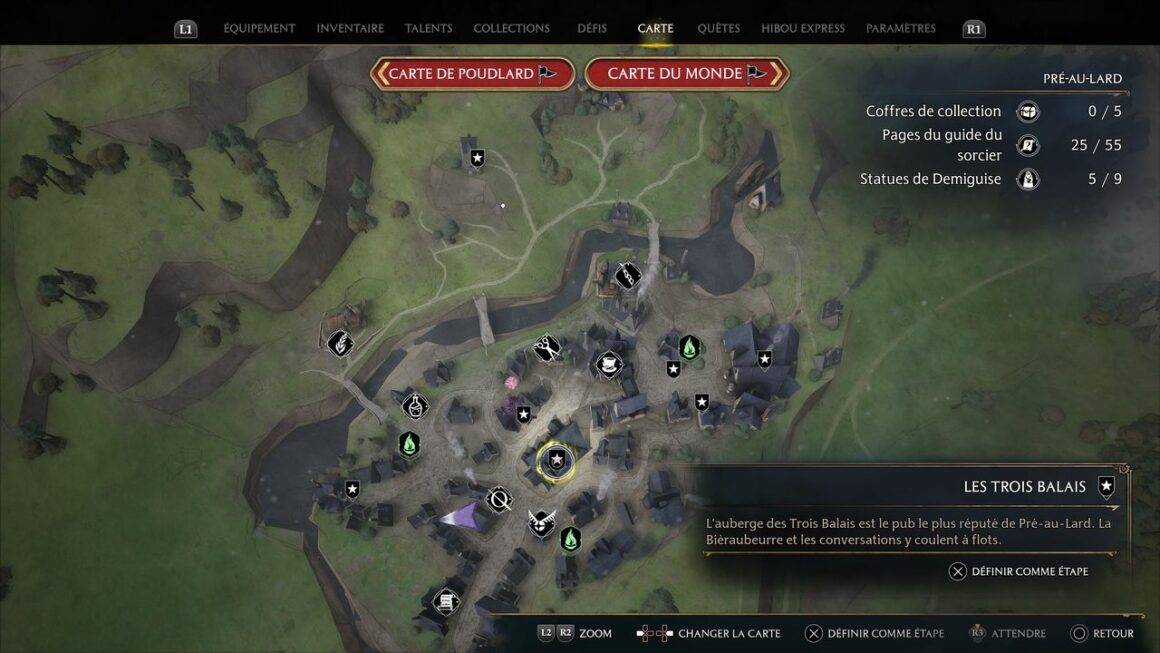This screenshot has width=1160, height=653.
Task: Switch to the Inventaire tab
Action: click(350, 28)
